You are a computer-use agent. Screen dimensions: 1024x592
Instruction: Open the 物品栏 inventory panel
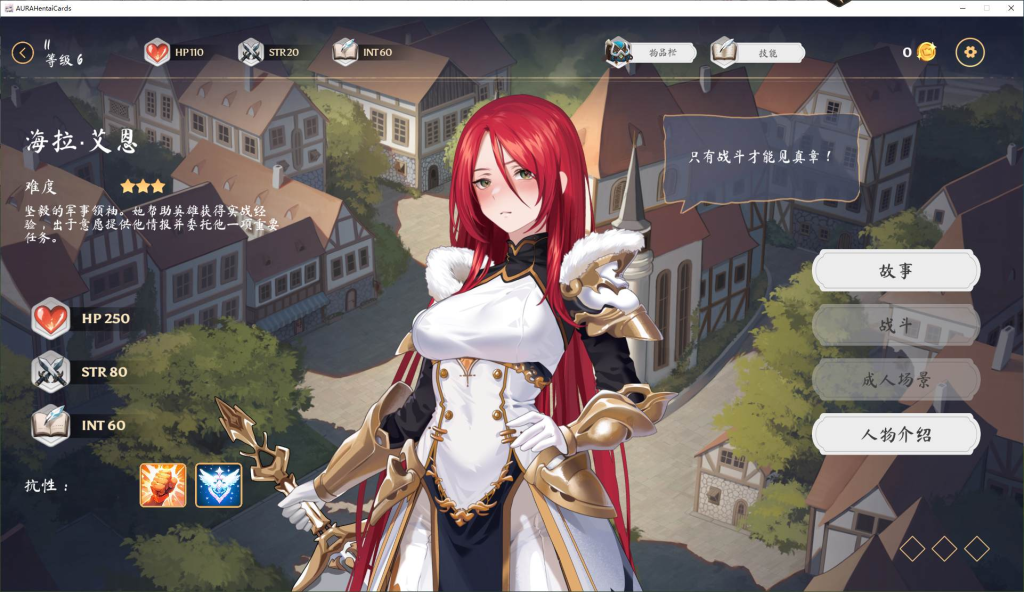(x=652, y=51)
